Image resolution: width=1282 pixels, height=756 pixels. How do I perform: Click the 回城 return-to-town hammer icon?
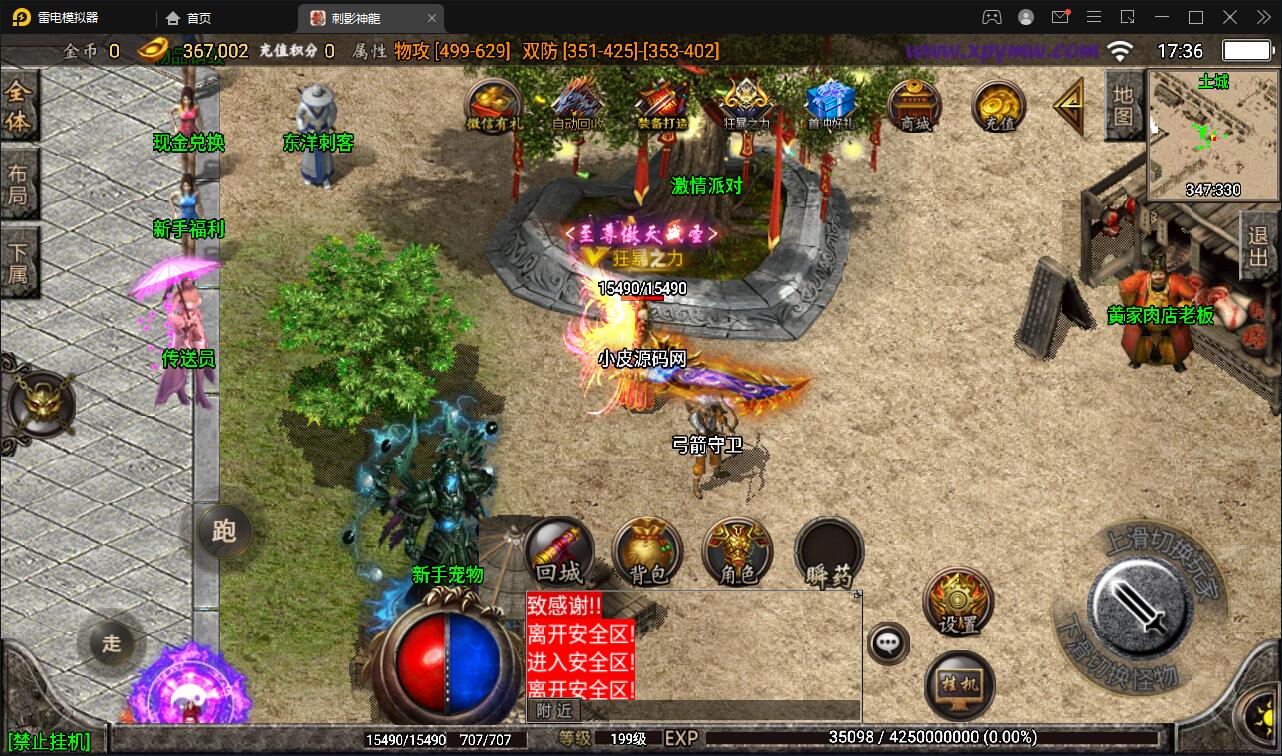(x=556, y=551)
